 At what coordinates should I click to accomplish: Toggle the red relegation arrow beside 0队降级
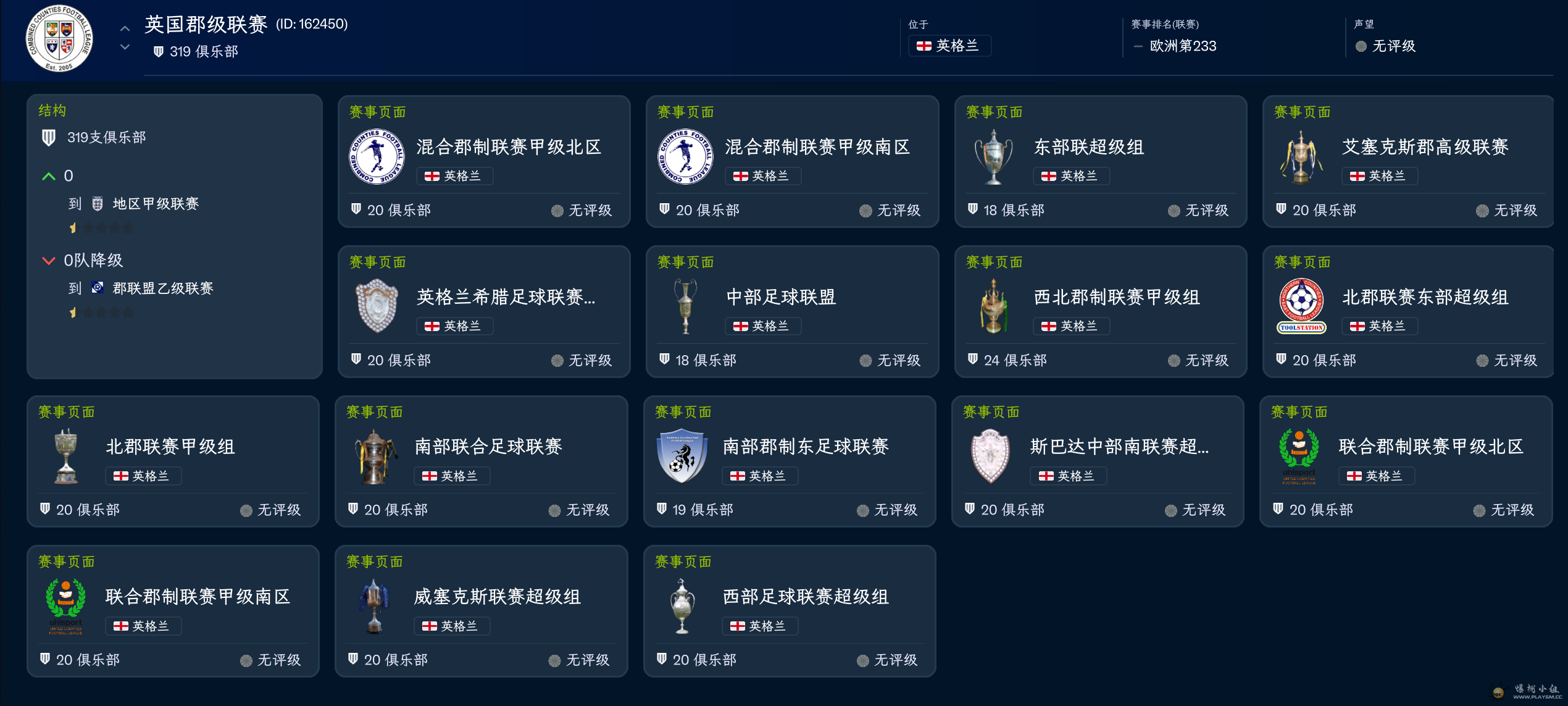coord(49,260)
